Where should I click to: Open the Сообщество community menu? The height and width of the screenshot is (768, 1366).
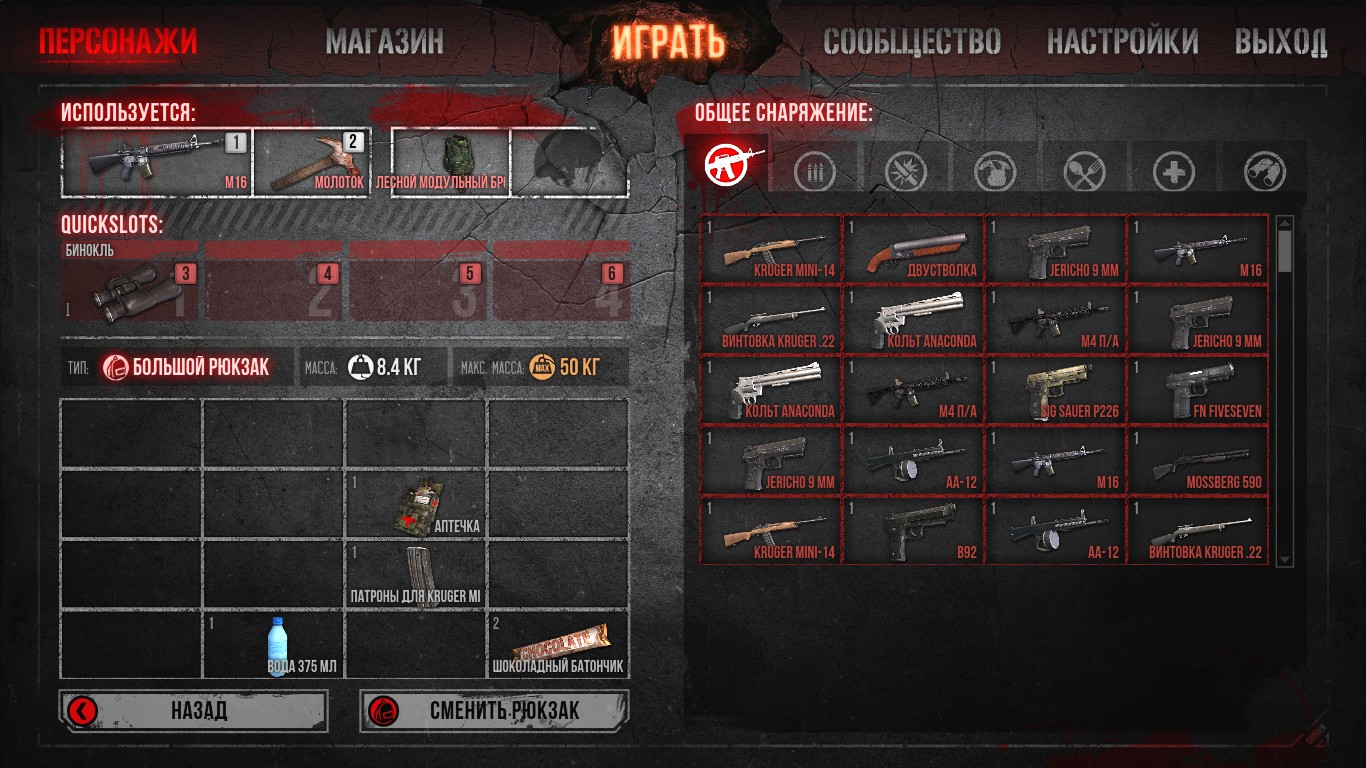[911, 42]
